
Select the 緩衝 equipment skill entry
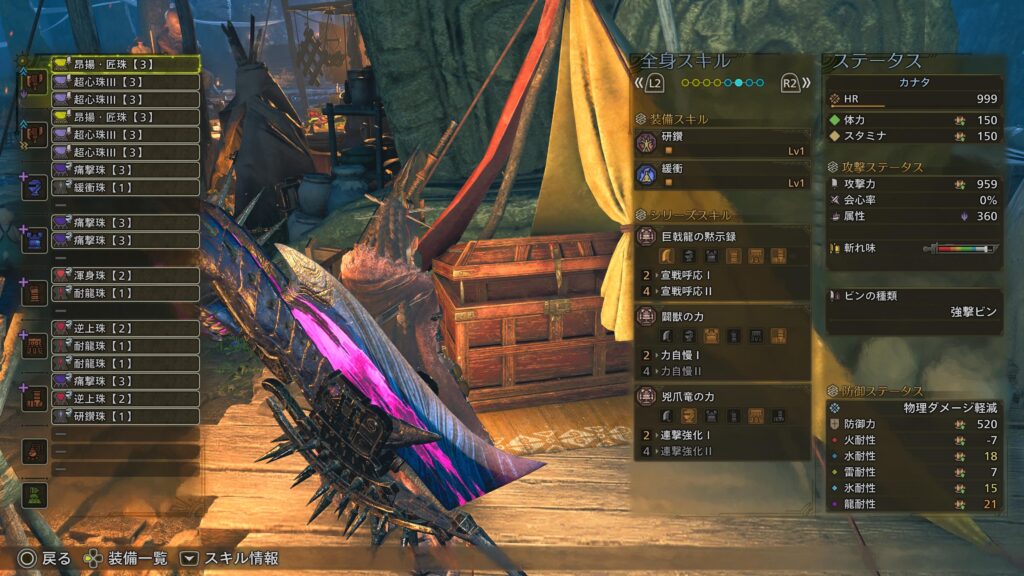(x=721, y=176)
